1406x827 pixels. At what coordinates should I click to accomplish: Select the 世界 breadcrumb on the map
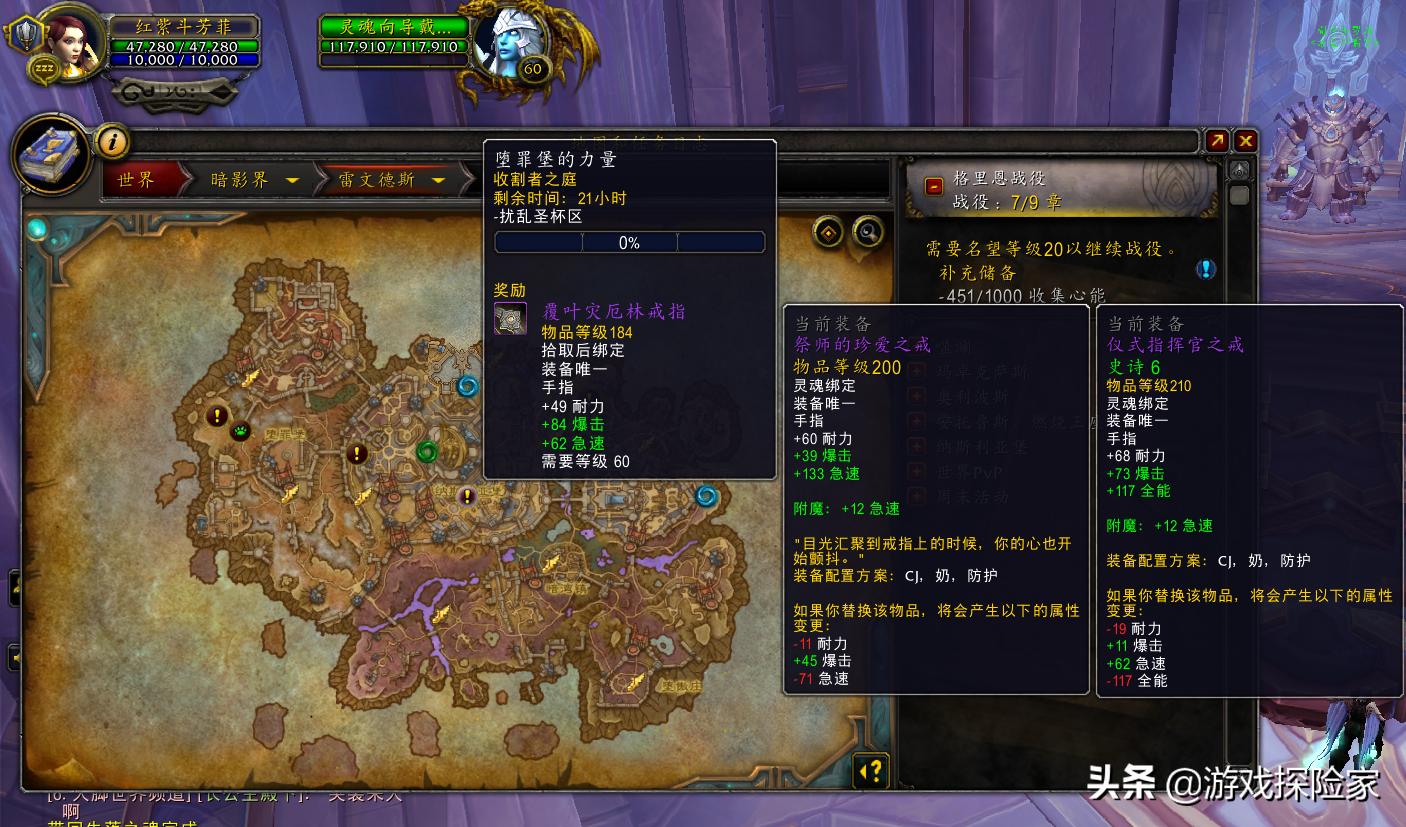(x=137, y=181)
